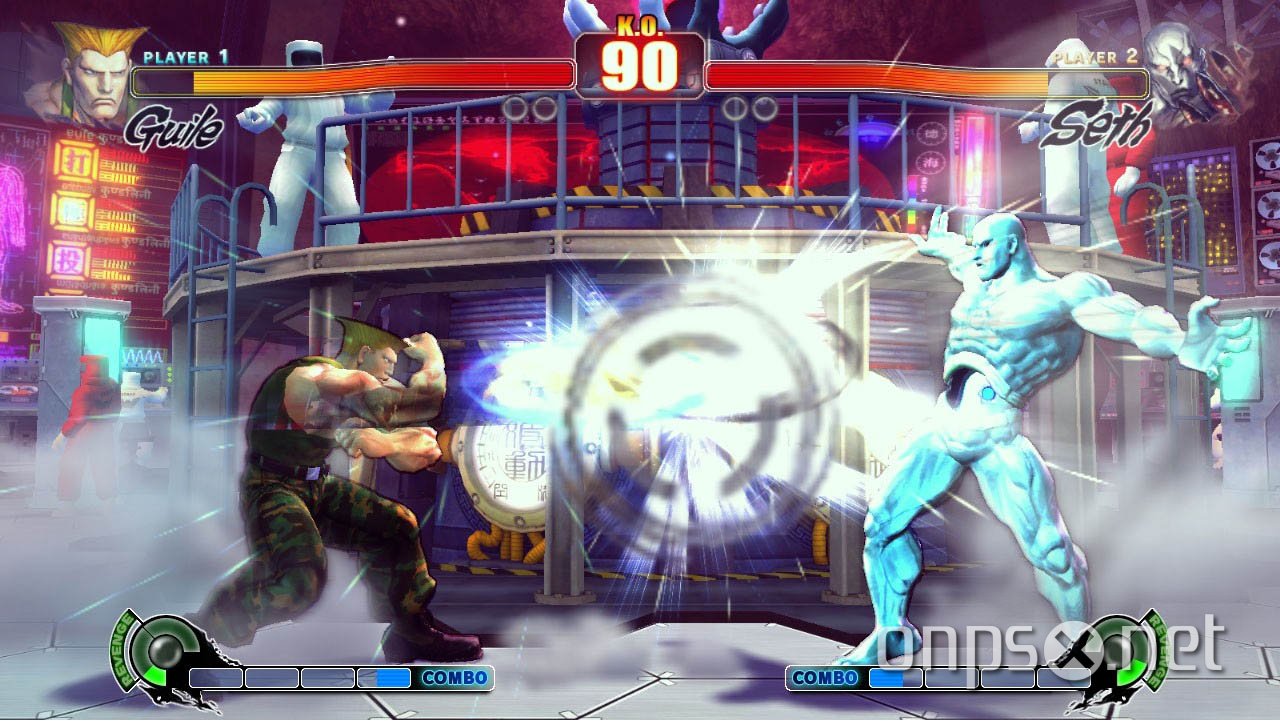The image size is (1280, 721).
Task: Select the PLAYER 2 label tab
Action: pos(1097,55)
